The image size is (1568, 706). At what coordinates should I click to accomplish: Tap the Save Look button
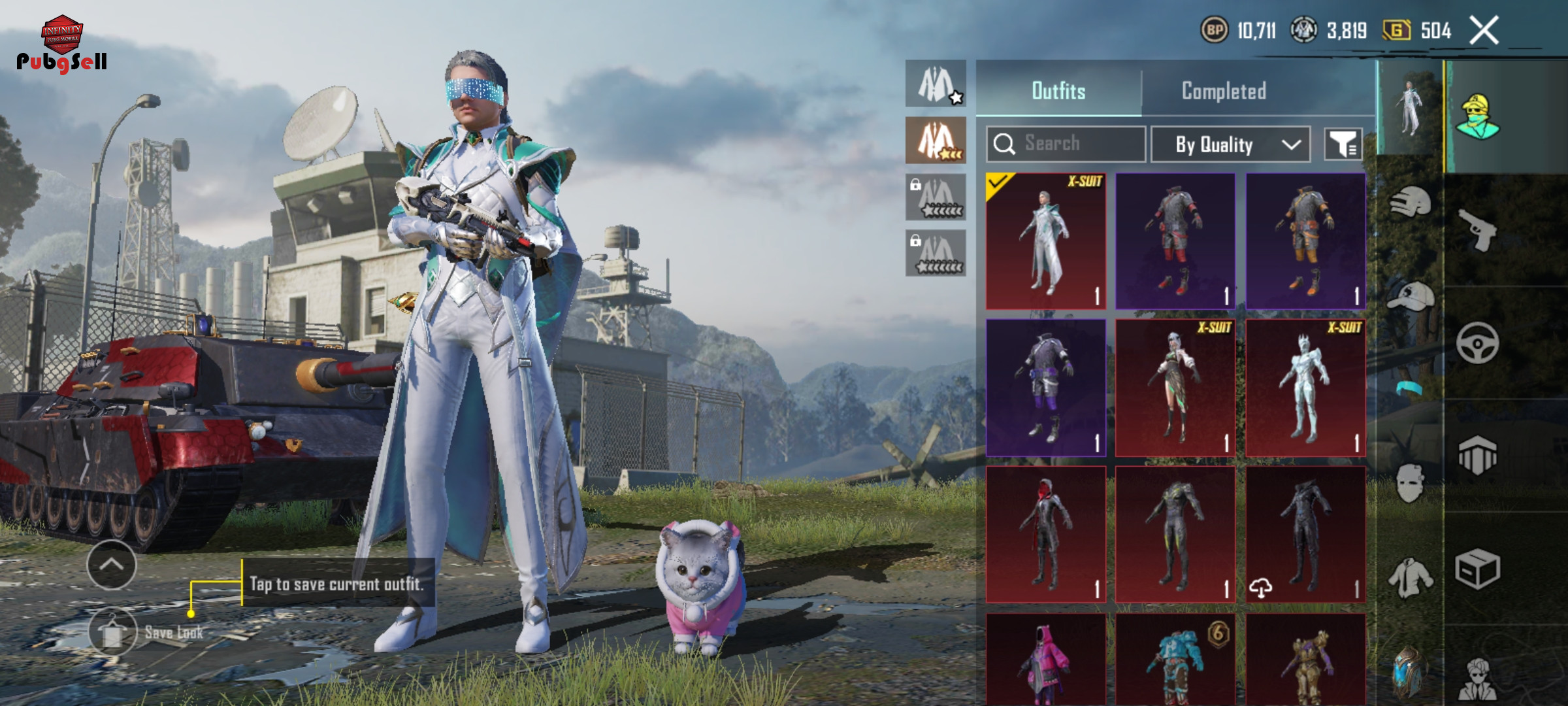114,632
